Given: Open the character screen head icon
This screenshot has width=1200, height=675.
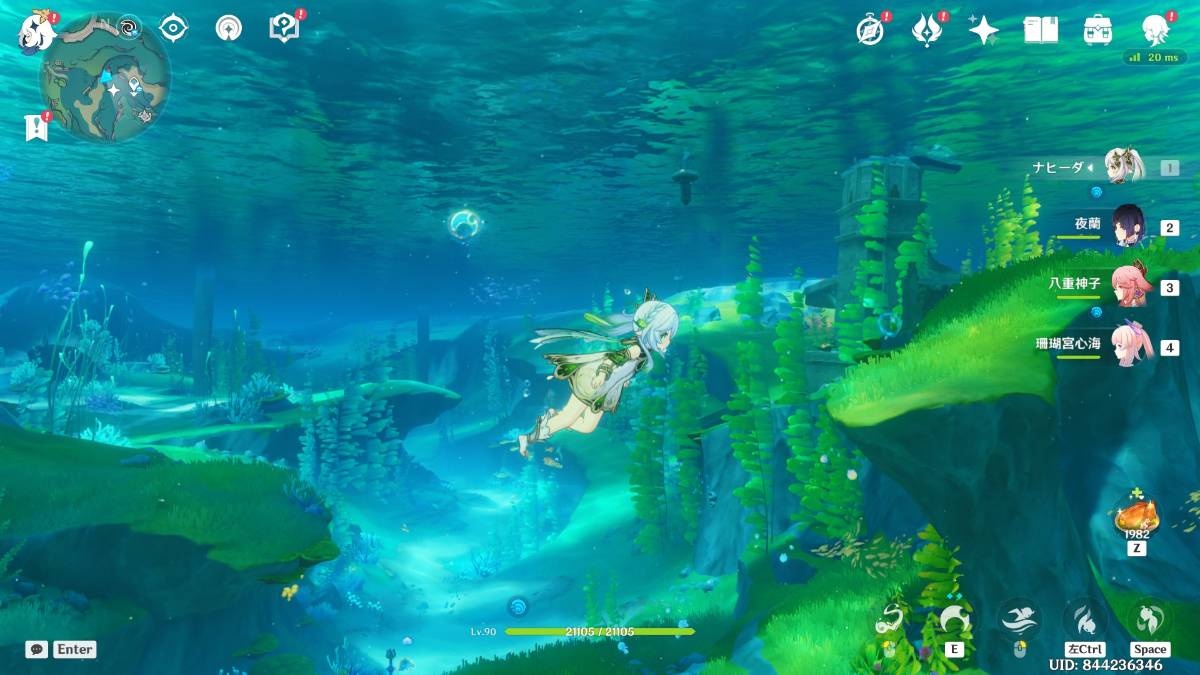Looking at the screenshot, I should point(1156,30).
